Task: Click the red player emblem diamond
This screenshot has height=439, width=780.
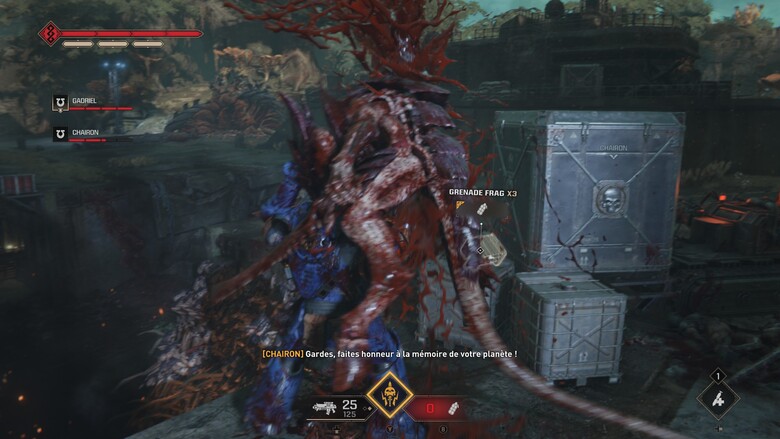Action: click(x=50, y=35)
